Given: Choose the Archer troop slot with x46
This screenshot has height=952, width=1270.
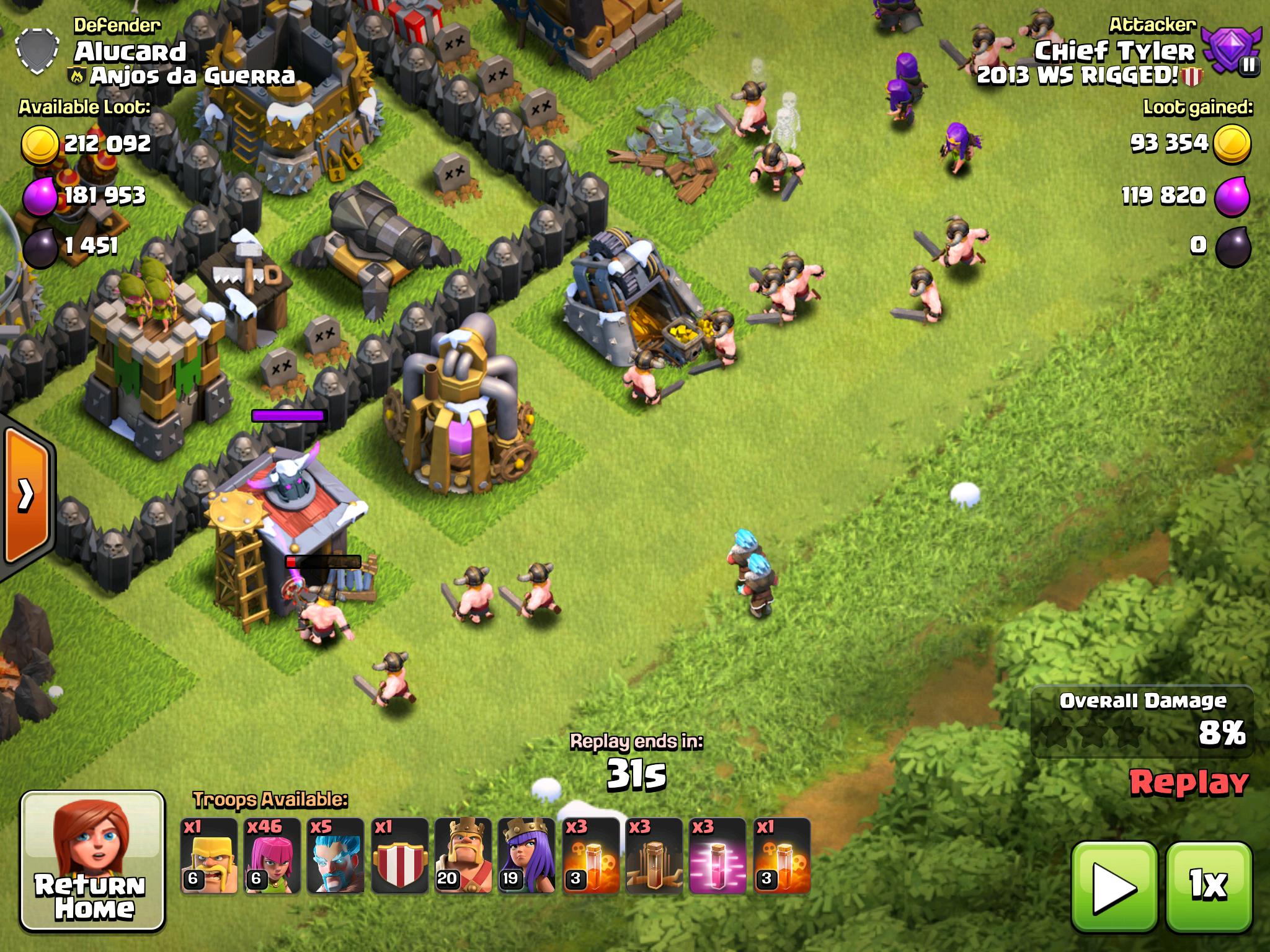Looking at the screenshot, I should 272,856.
